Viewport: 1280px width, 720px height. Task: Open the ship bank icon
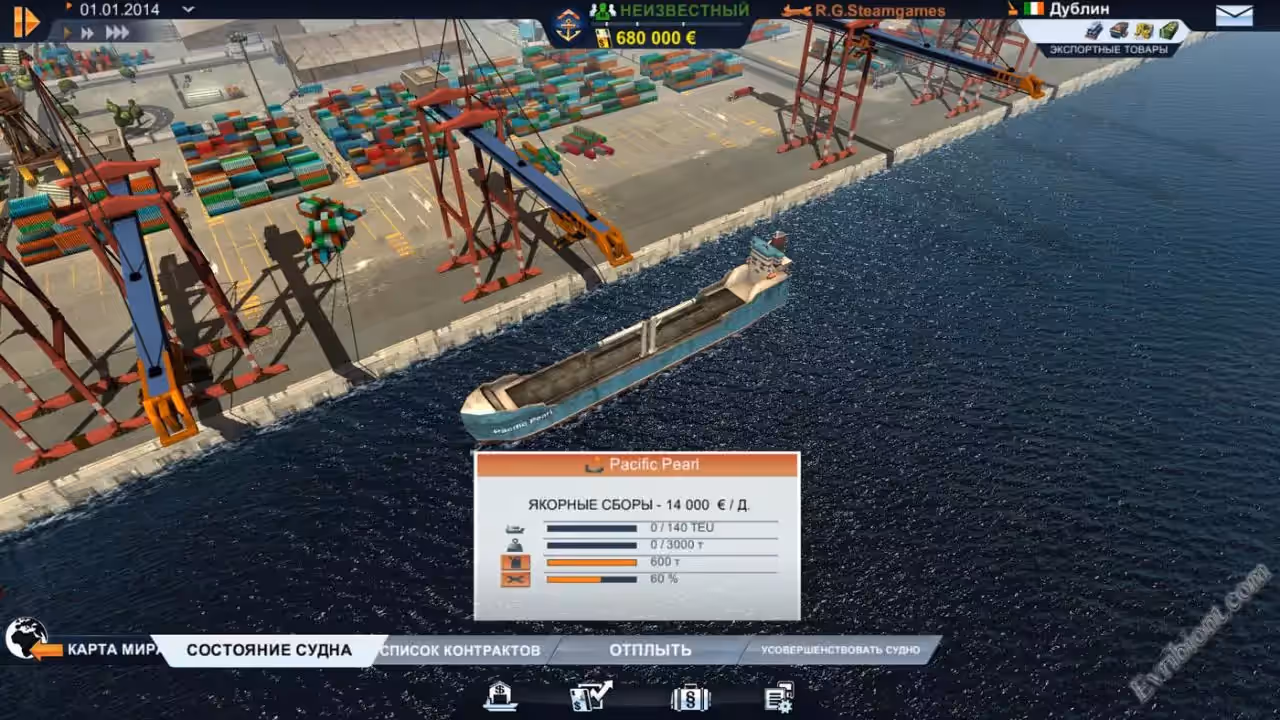tap(500, 695)
